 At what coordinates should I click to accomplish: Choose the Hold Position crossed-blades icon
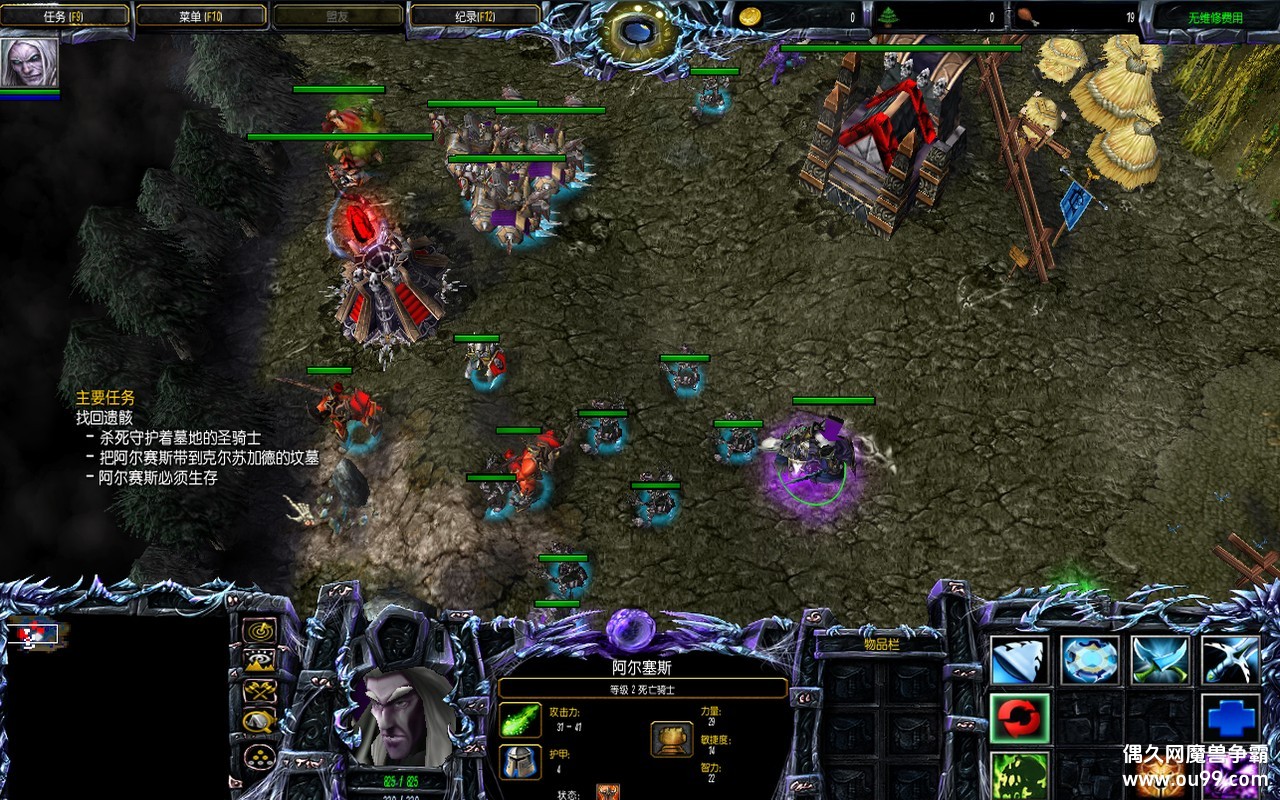pyautogui.click(x=1160, y=660)
